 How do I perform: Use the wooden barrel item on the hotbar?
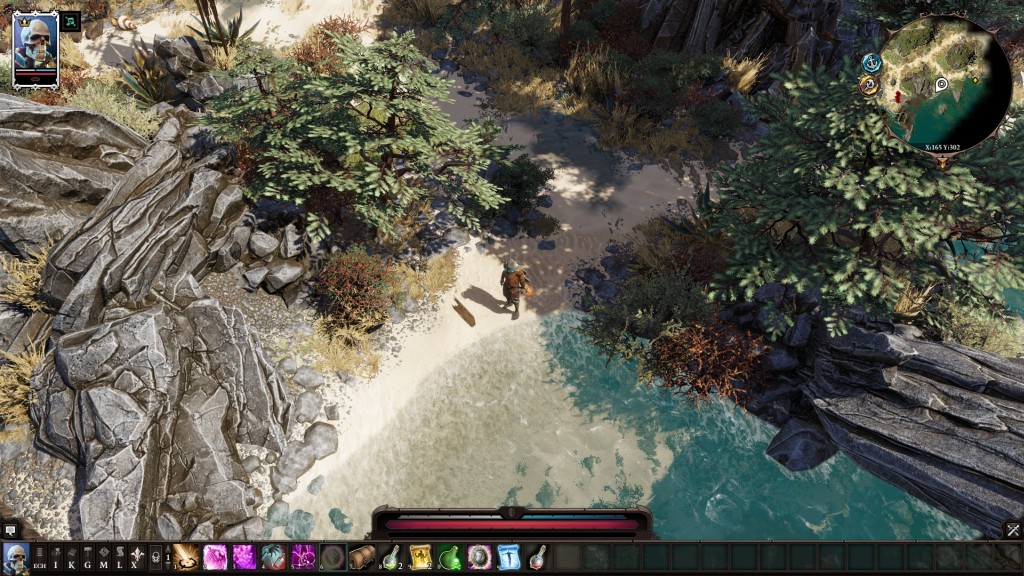362,557
